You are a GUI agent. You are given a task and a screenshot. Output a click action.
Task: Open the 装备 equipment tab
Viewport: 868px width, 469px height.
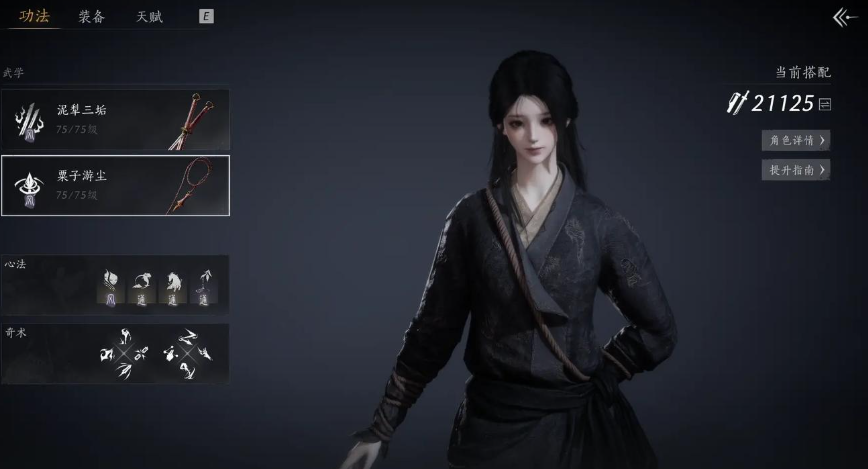pos(92,16)
